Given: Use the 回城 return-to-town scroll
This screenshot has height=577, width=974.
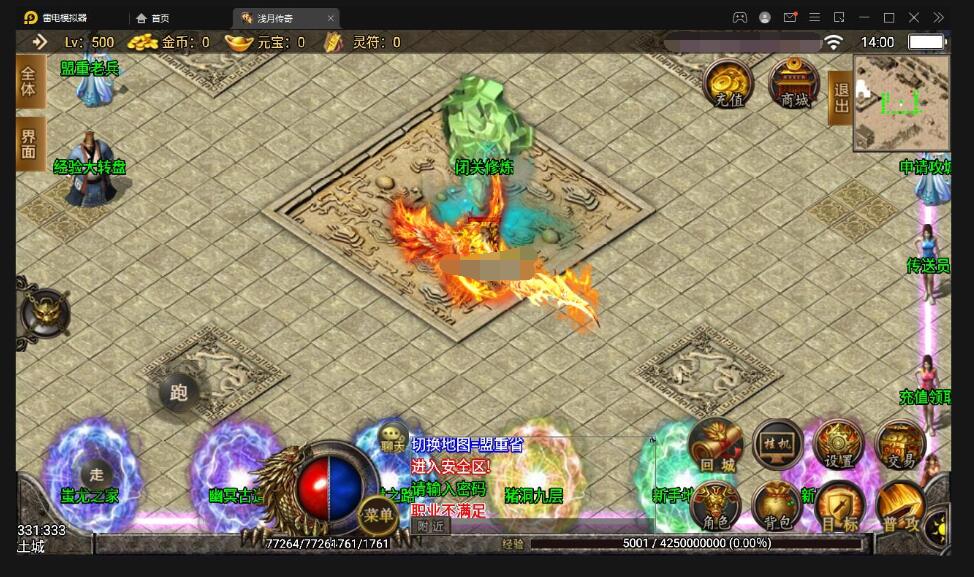Looking at the screenshot, I should pyautogui.click(x=715, y=446).
